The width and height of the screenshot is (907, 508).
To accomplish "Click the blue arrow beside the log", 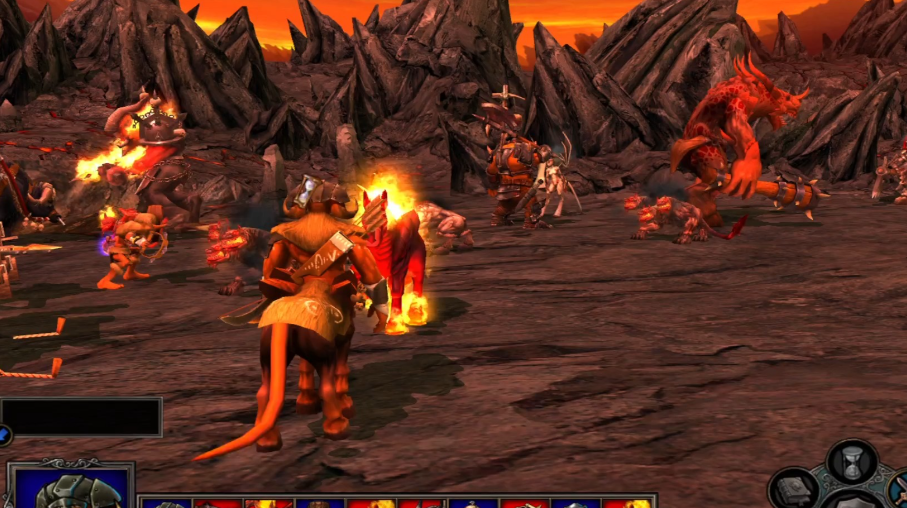I will [4, 435].
